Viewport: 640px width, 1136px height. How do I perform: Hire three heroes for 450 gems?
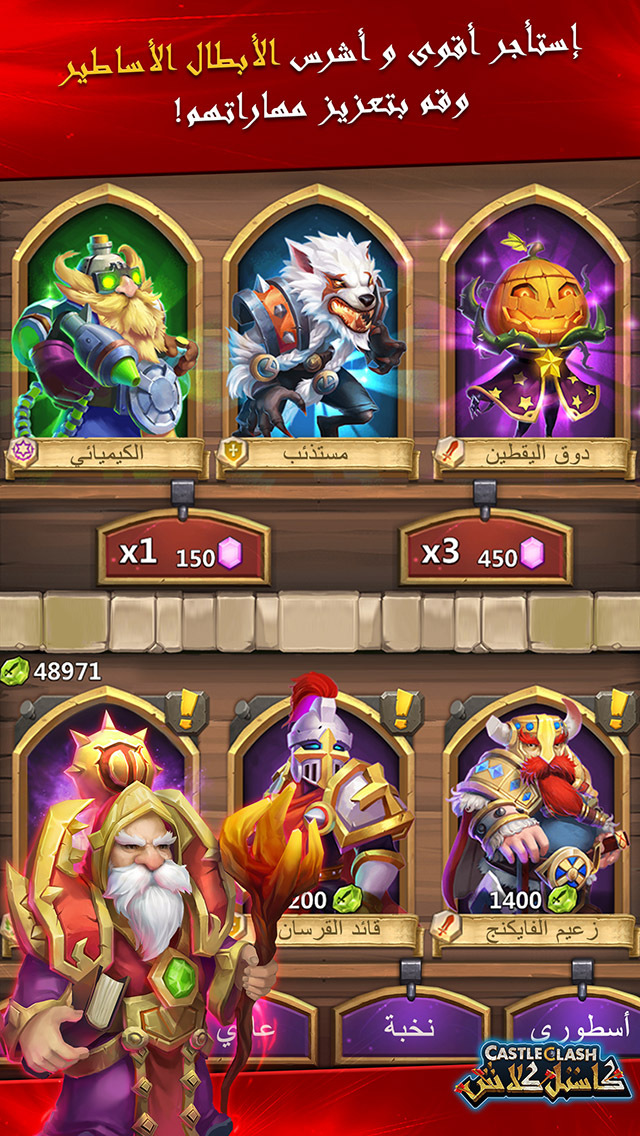point(486,553)
